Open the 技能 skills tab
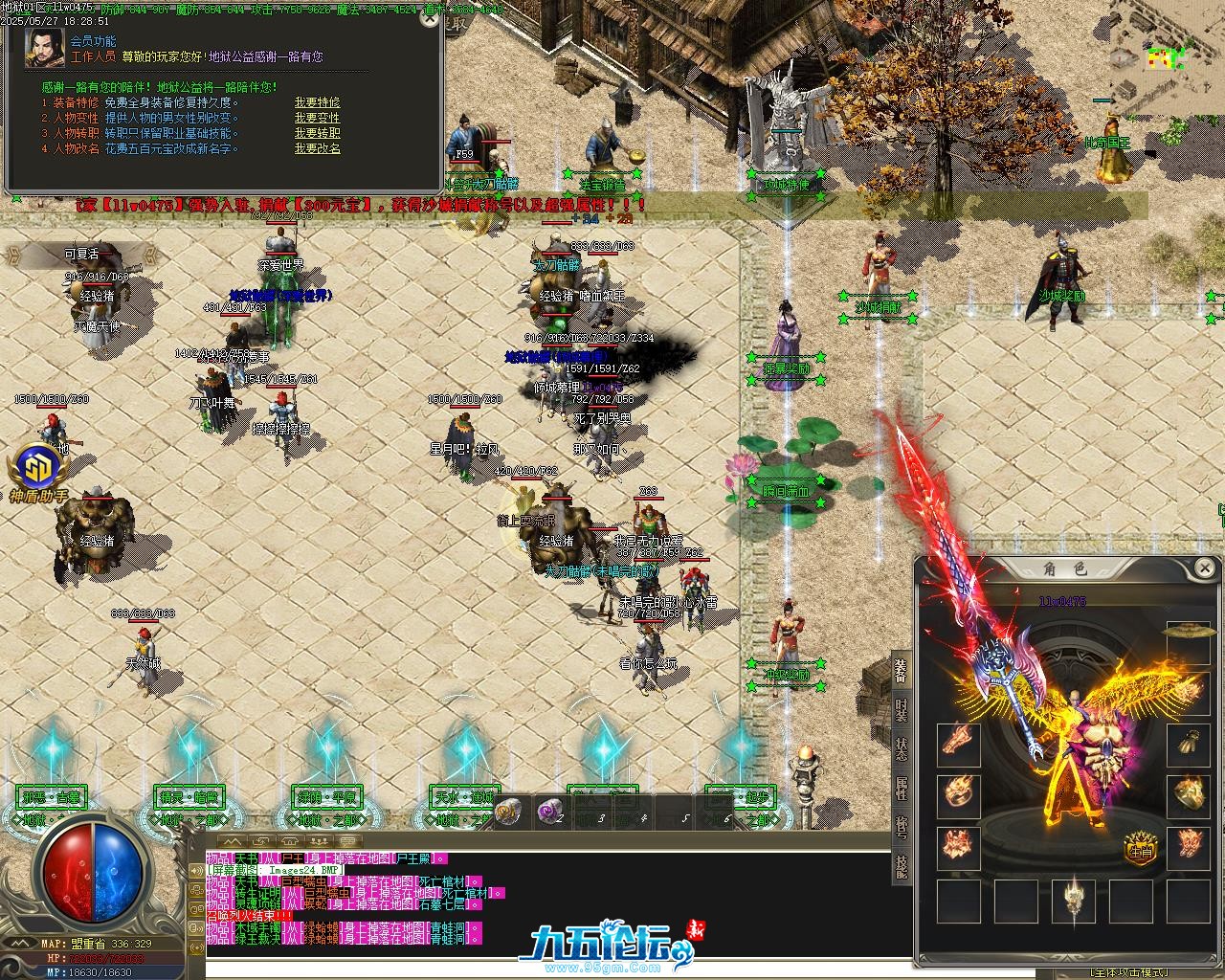1225x980 pixels. (902, 865)
